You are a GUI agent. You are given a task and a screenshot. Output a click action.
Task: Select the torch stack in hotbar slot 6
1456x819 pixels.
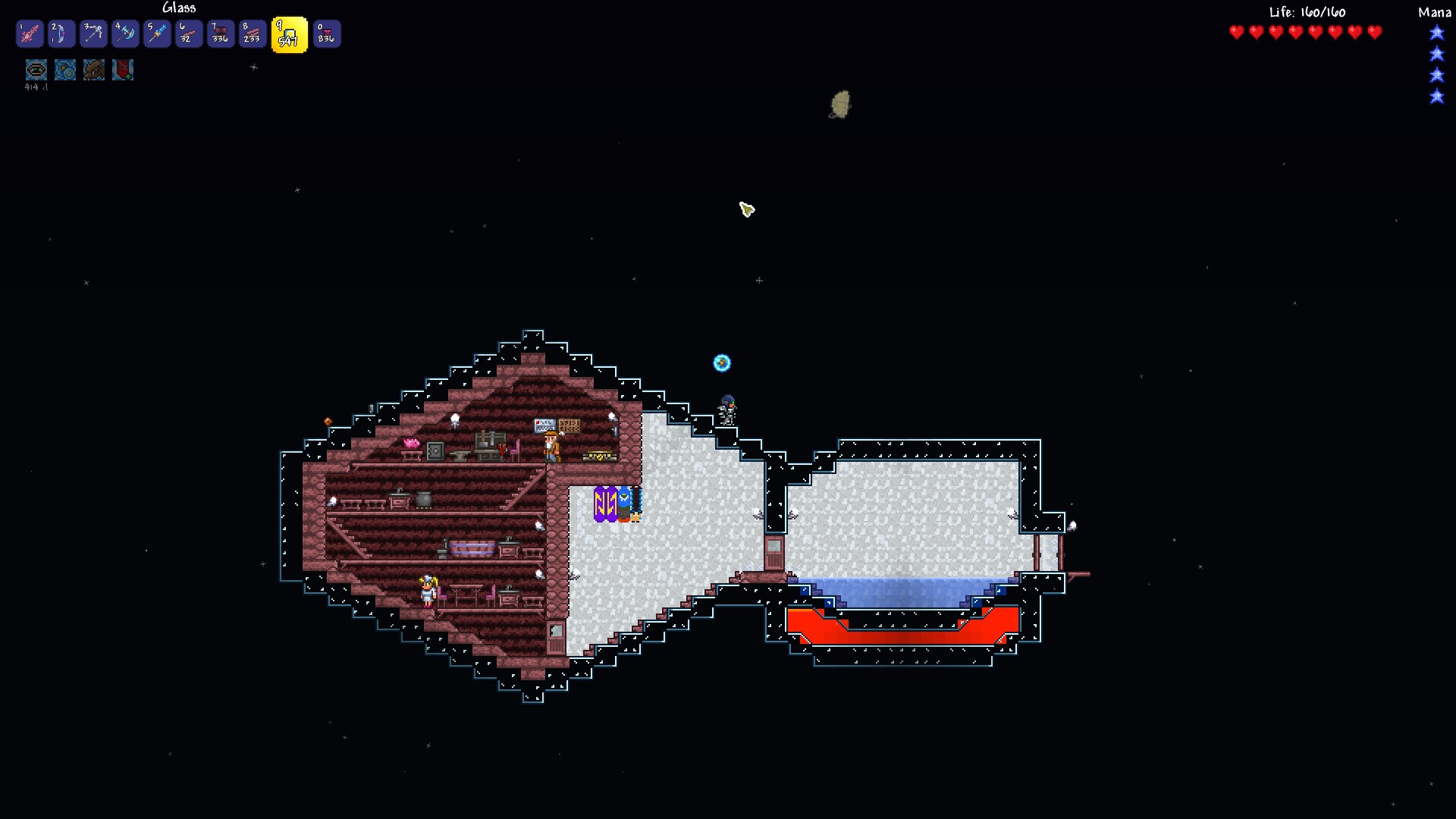(189, 33)
